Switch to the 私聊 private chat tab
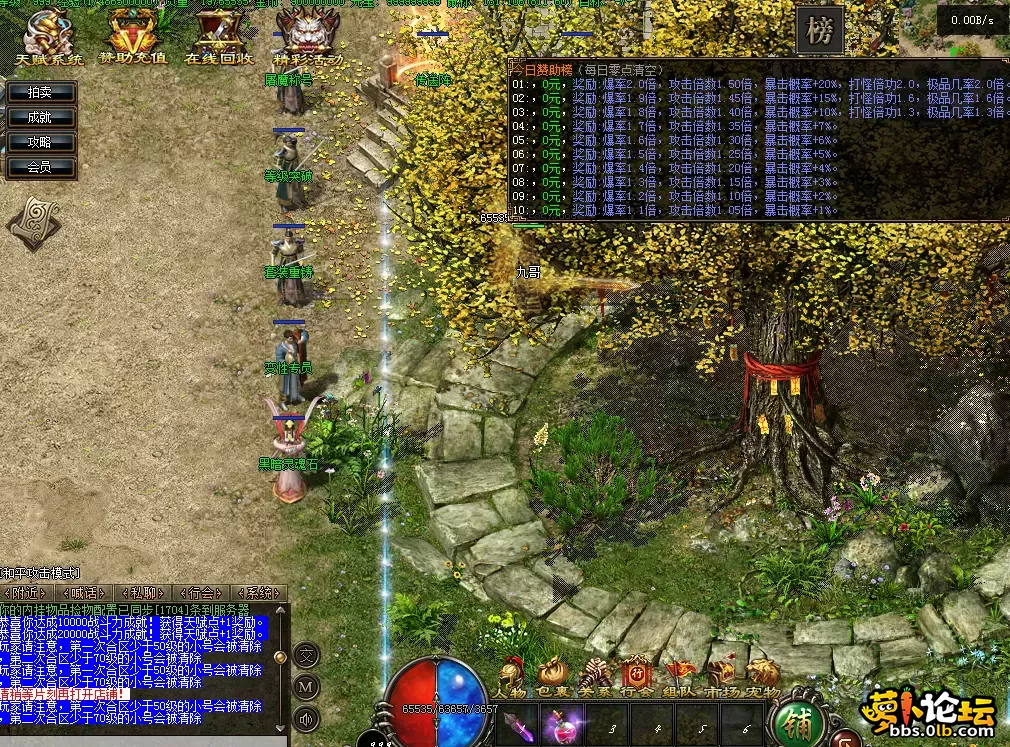 [142, 592]
